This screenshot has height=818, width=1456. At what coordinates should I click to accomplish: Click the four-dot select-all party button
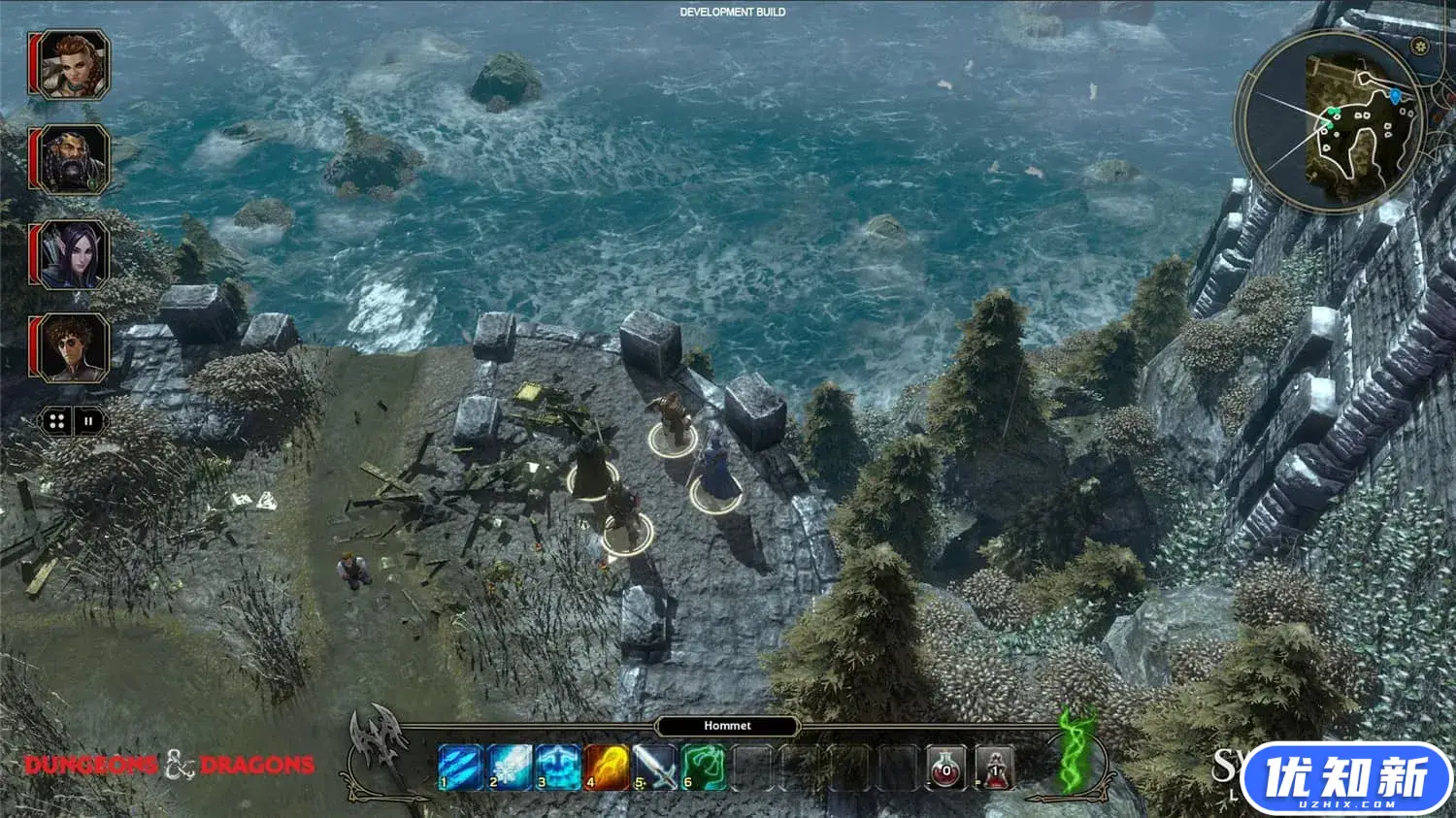56,421
